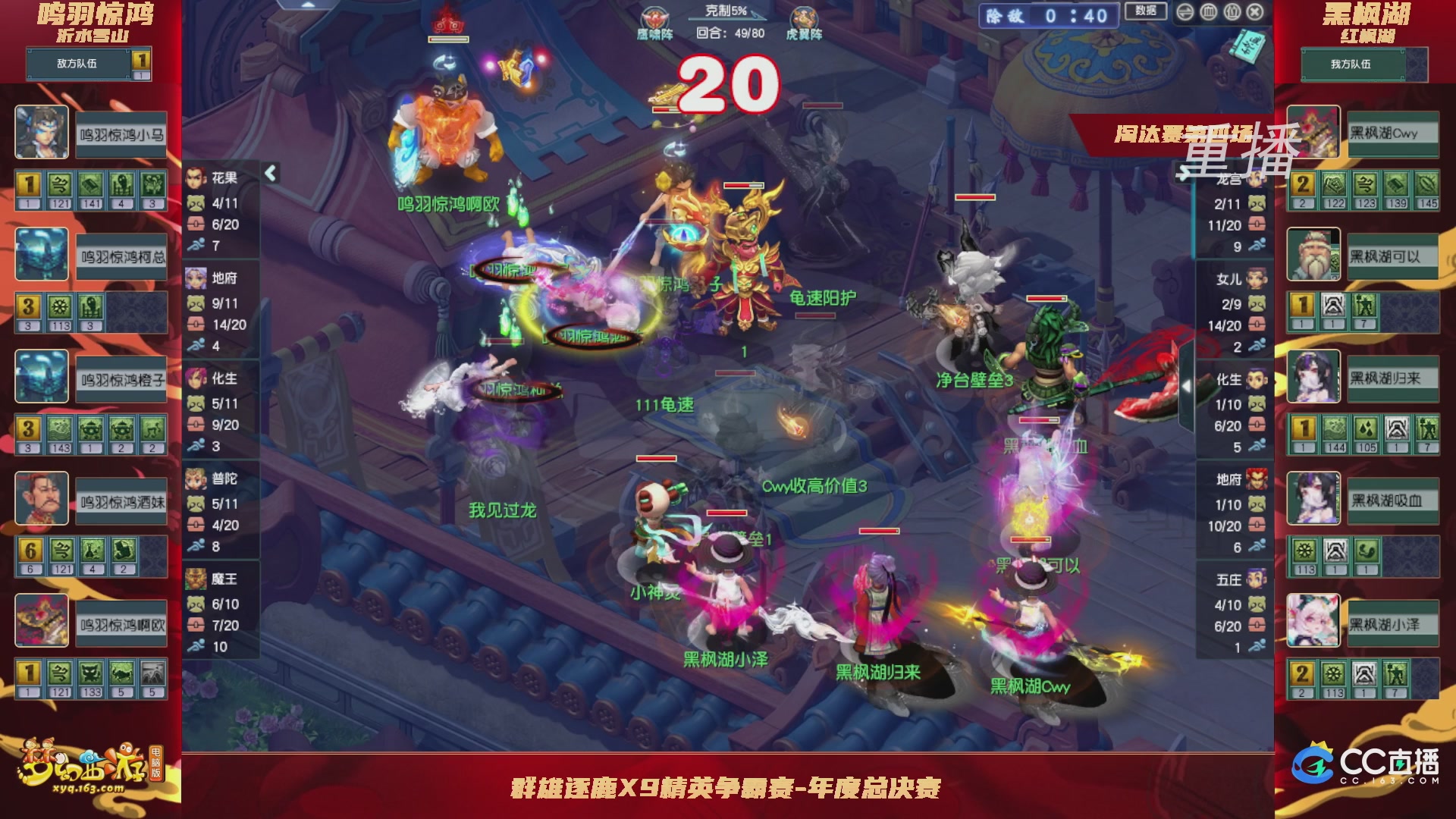Toggle the circular 仙 icon in the top toolbar
This screenshot has height=819, width=1456.
1232,11
